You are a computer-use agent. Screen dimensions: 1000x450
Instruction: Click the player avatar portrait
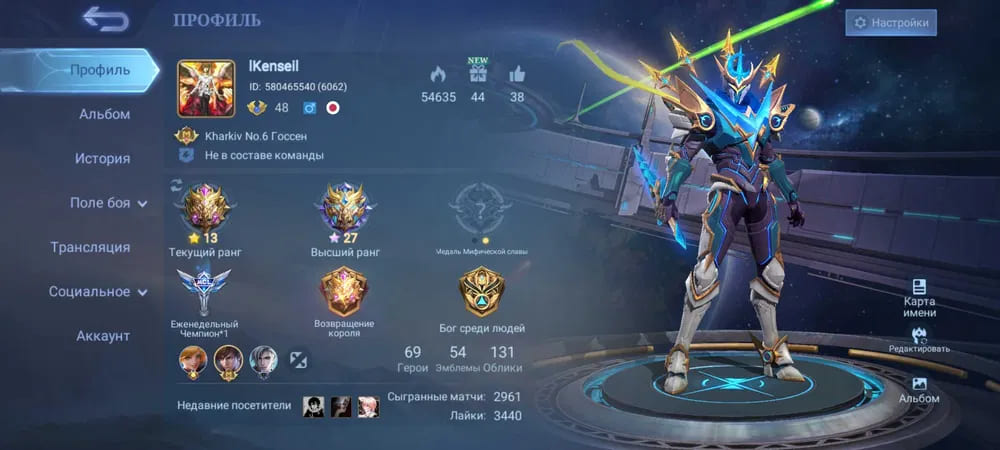pos(206,89)
